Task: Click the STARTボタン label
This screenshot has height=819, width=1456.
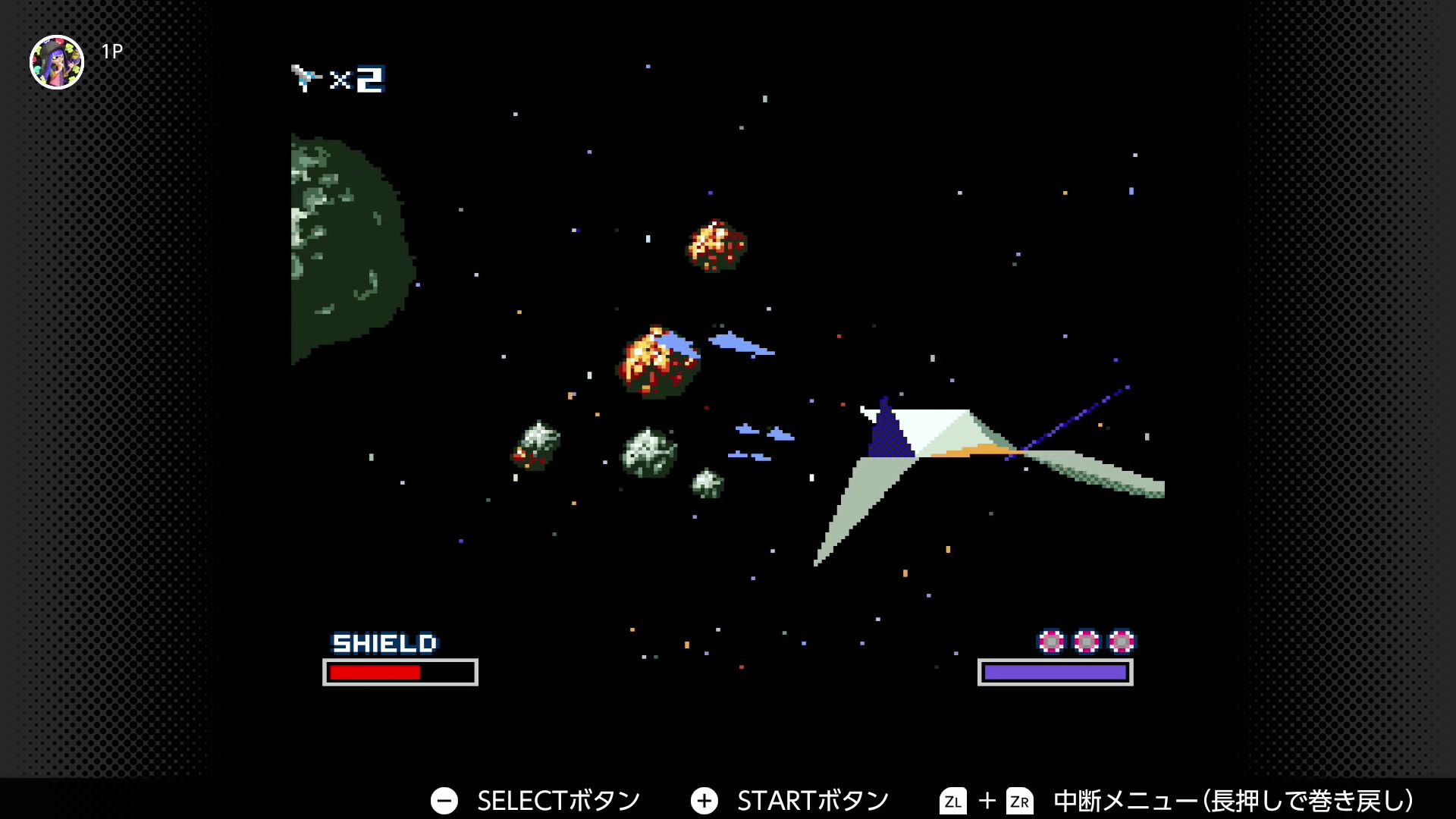Action: (x=814, y=800)
